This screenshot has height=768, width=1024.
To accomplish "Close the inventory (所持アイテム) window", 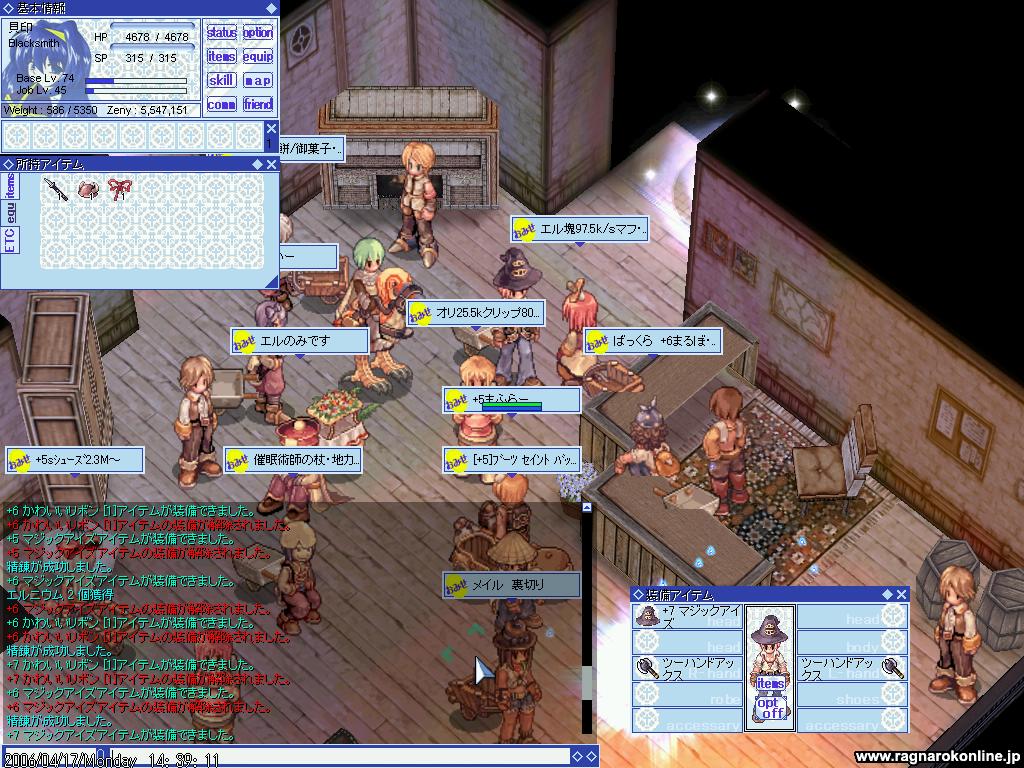I will tap(271, 164).
